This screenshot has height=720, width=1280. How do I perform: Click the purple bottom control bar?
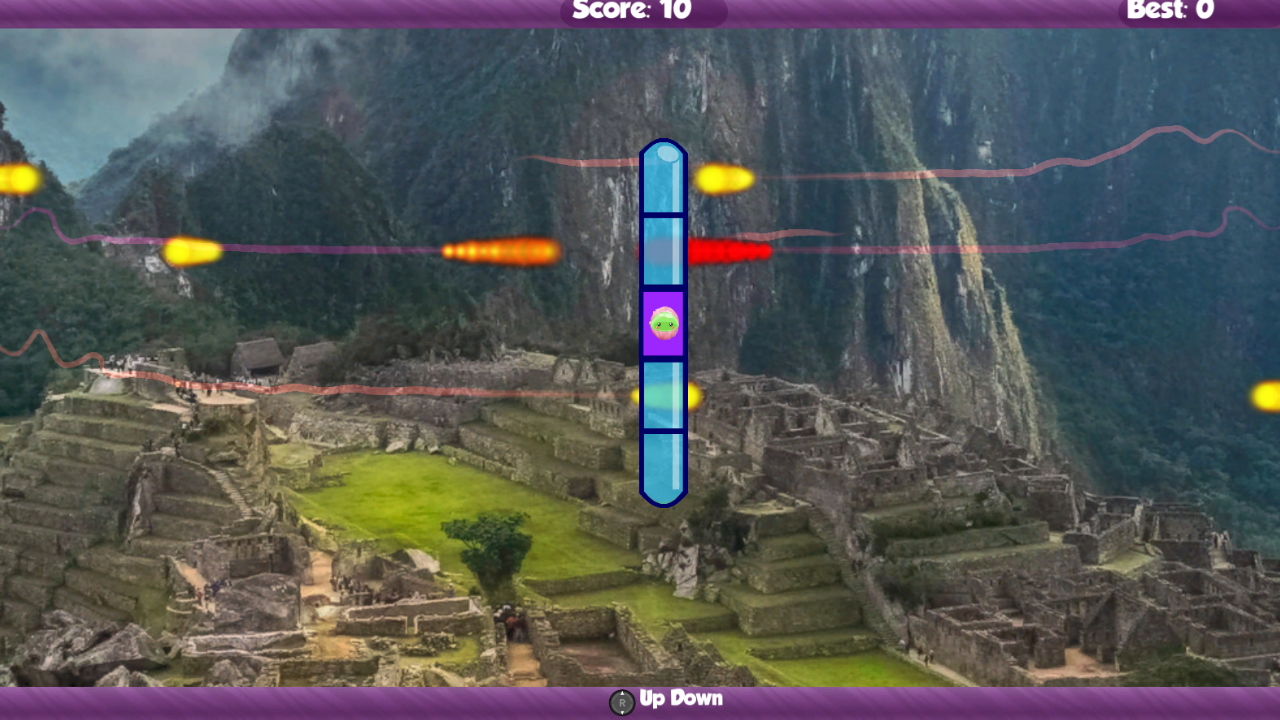pyautogui.click(x=300, y=699)
